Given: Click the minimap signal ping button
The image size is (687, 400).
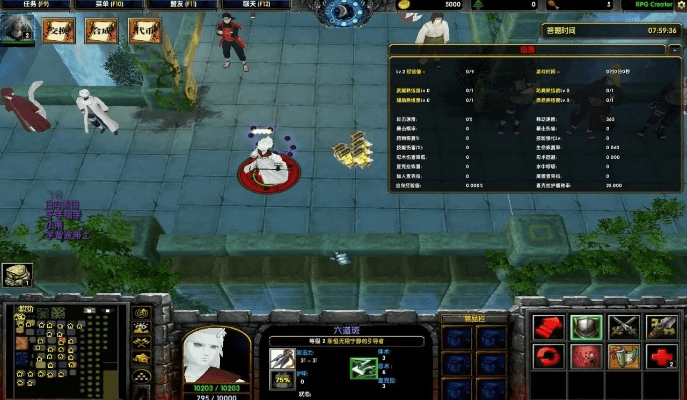Looking at the screenshot, I should tap(141, 312).
